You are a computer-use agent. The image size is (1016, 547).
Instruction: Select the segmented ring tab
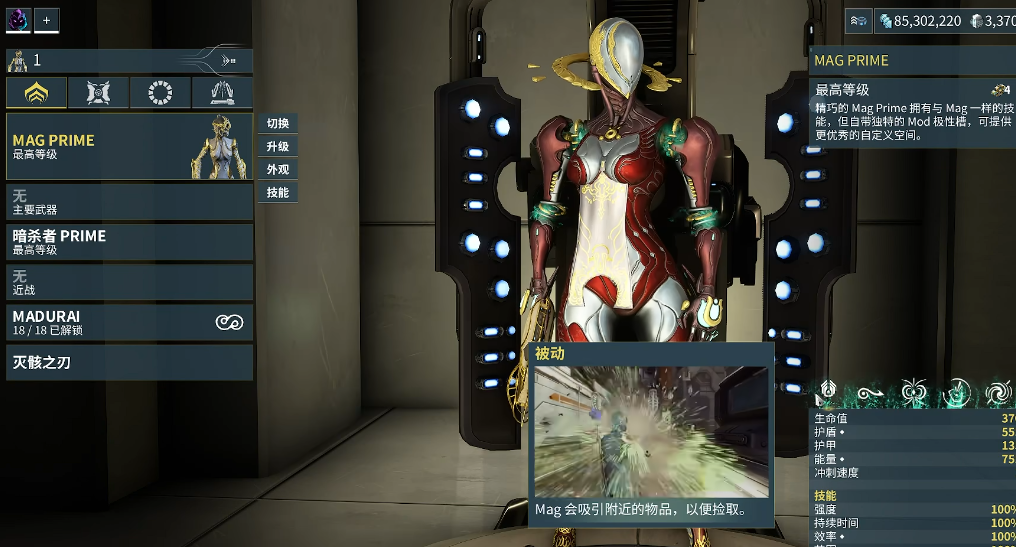[x=160, y=93]
